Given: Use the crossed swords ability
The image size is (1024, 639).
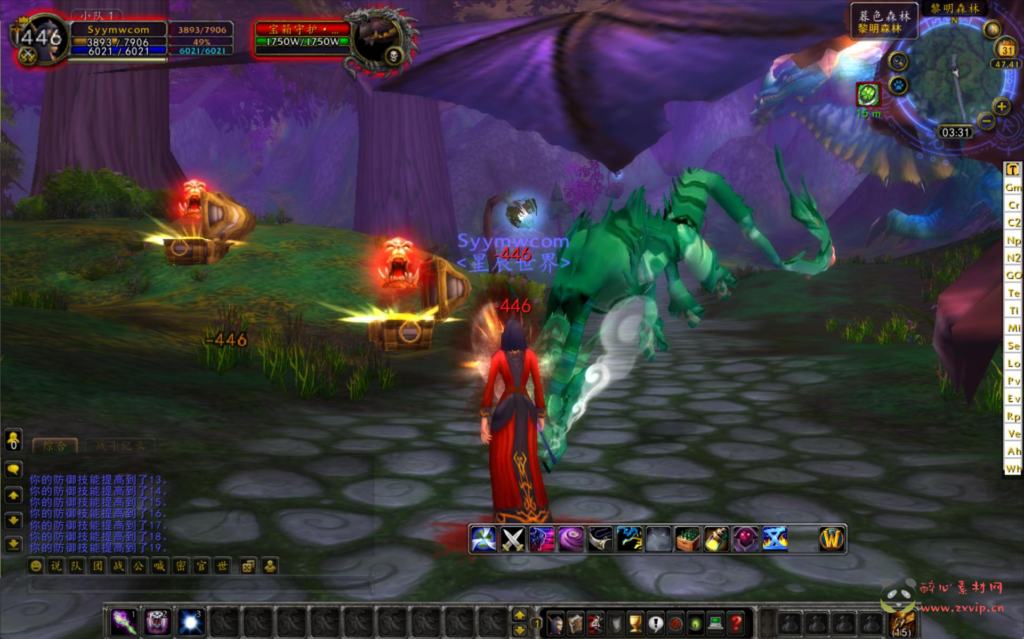Looking at the screenshot, I should (x=513, y=539).
